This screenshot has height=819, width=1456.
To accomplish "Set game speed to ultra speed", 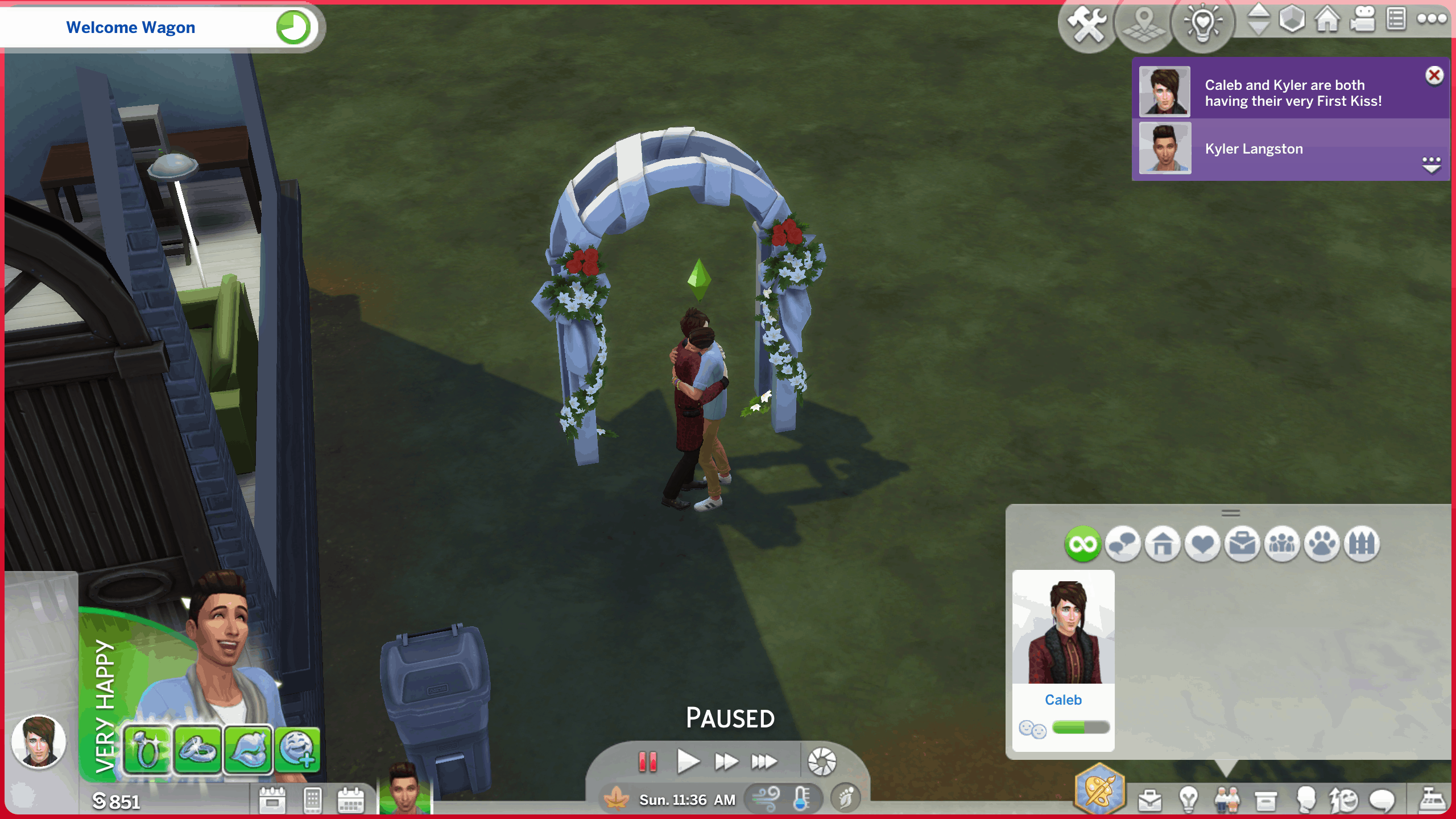I will [764, 761].
